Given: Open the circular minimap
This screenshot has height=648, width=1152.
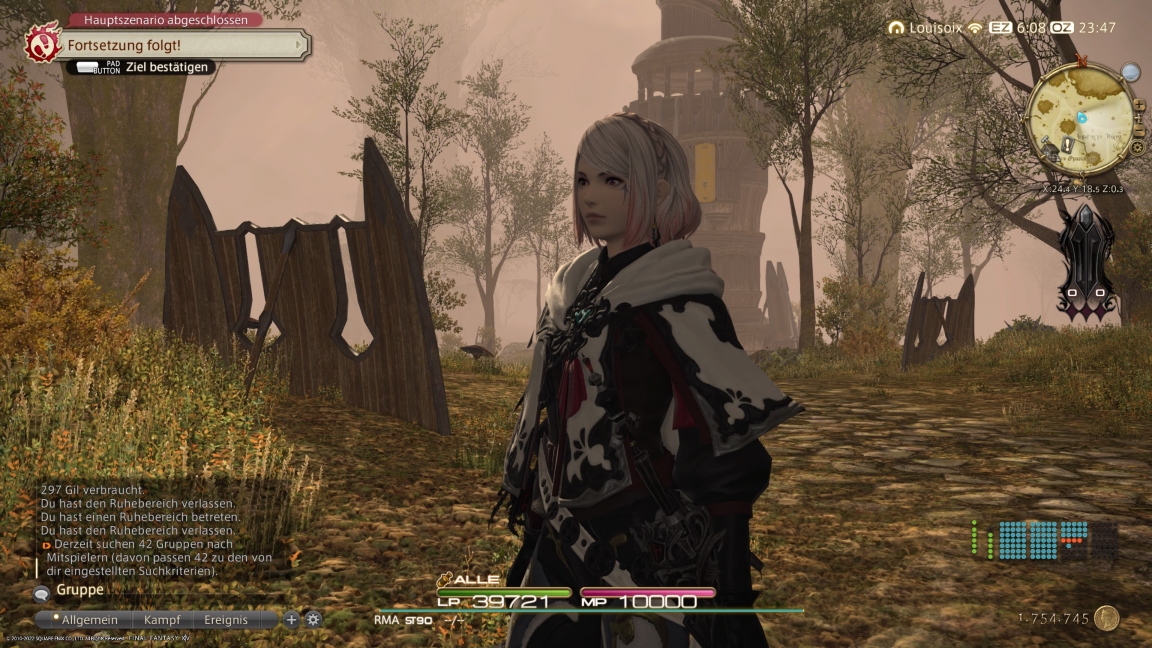Looking at the screenshot, I should point(1080,119).
